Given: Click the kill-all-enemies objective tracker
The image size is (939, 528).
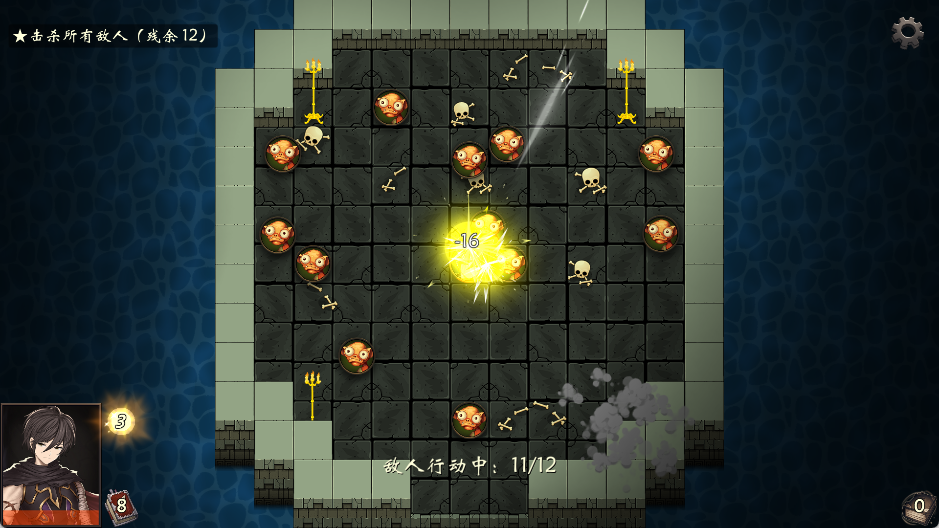Looking at the screenshot, I should point(112,36).
